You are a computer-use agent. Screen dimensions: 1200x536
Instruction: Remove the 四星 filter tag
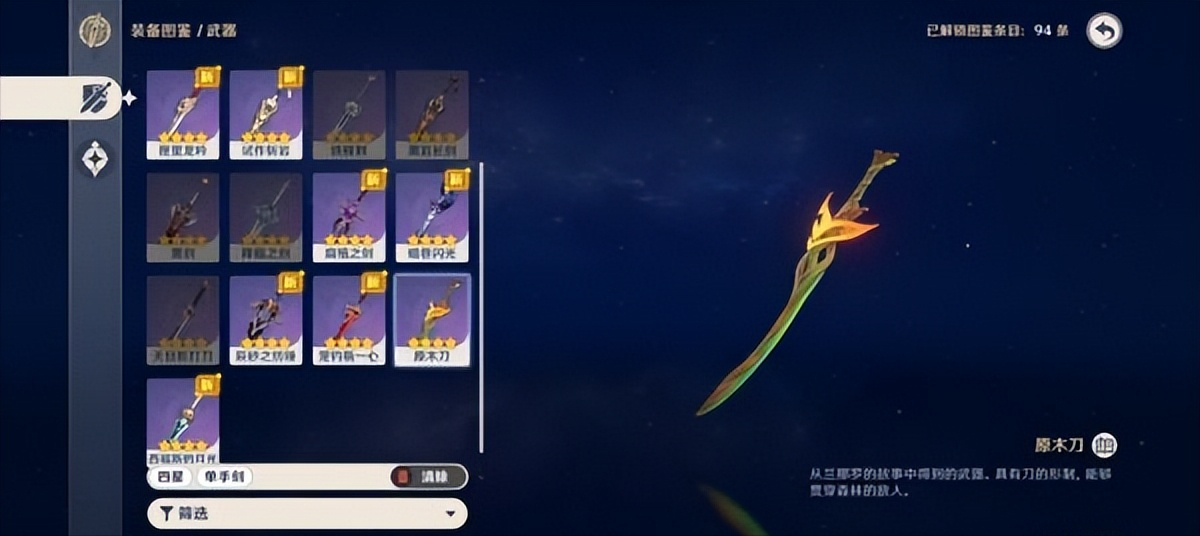pos(168,477)
